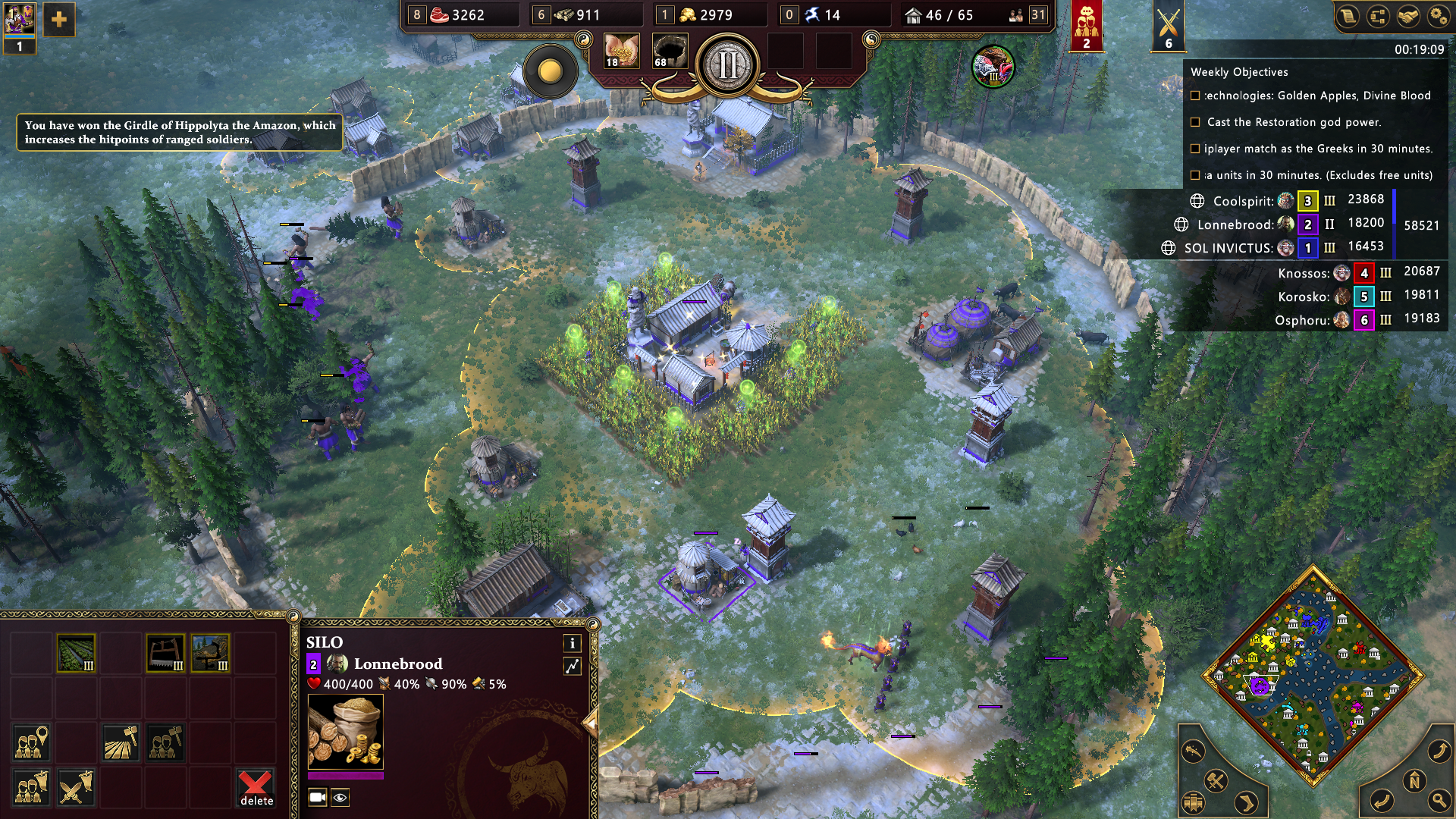Click the crossed swords banner command
The width and height of the screenshot is (1456, 819).
pos(76,789)
